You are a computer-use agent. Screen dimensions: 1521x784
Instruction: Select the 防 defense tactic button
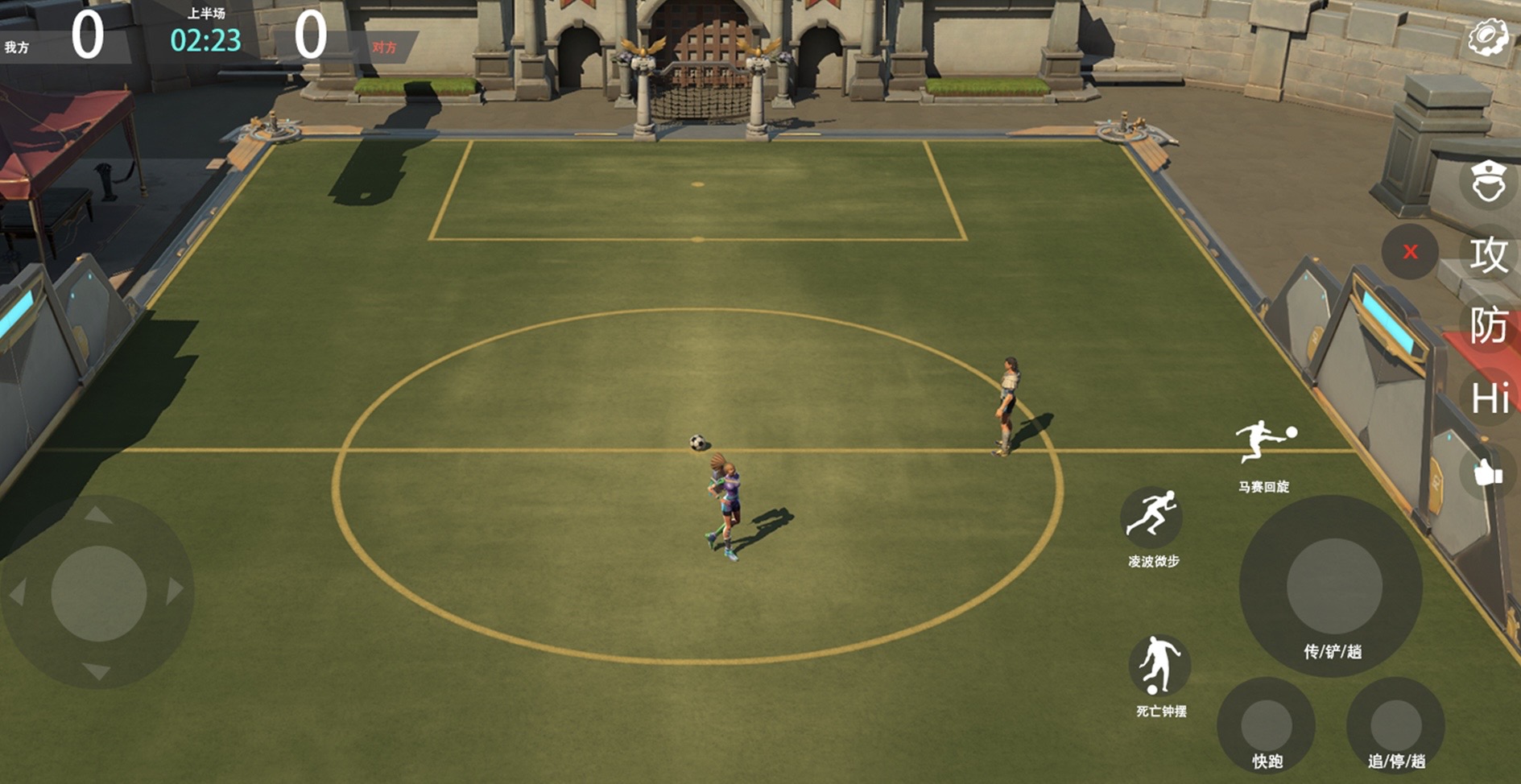coord(1488,325)
